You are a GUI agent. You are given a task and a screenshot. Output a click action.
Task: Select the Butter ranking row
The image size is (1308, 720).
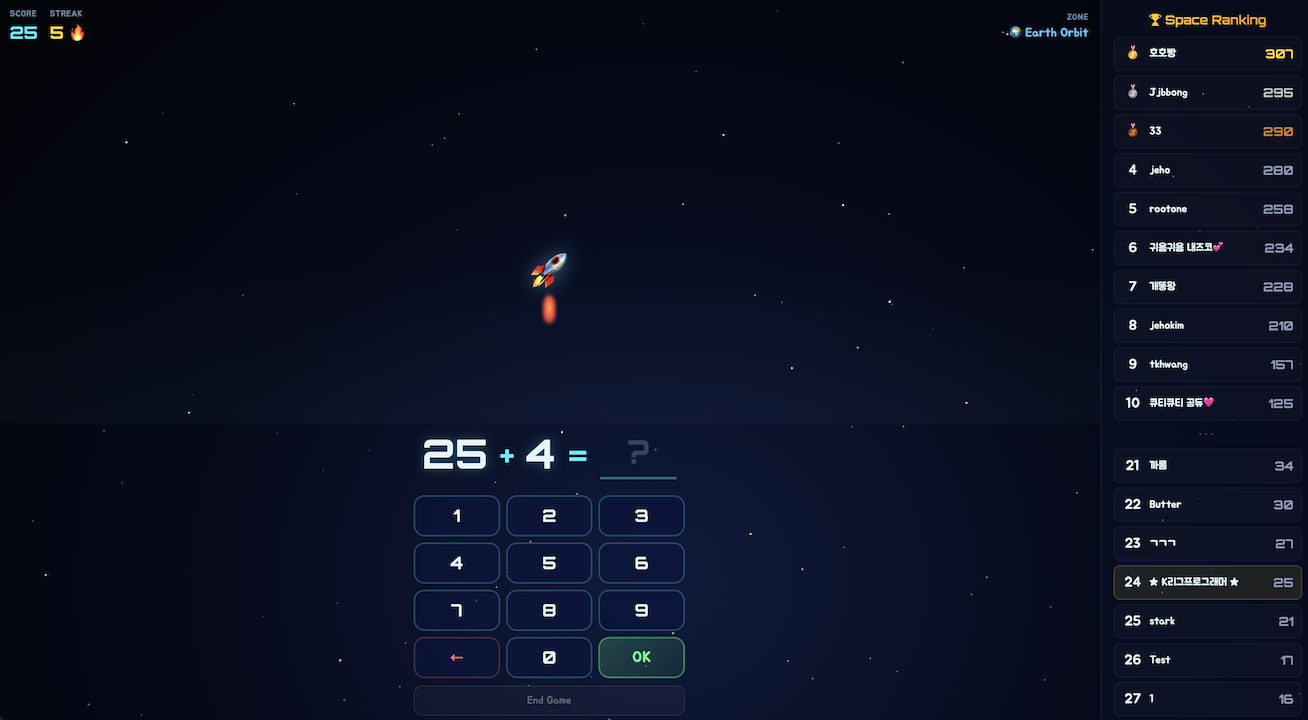1208,504
